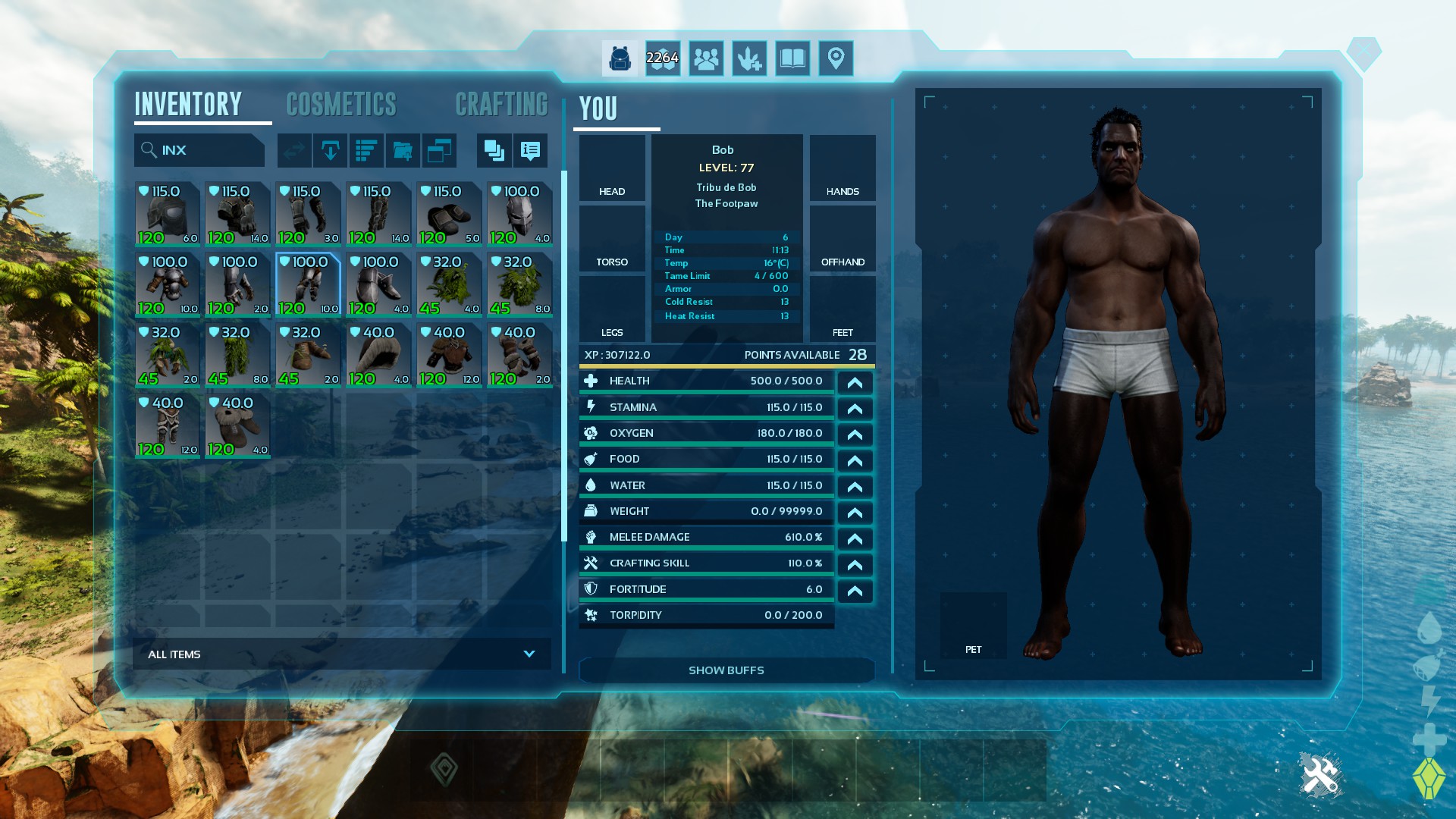Select the Inventory backpack icon

[620, 58]
